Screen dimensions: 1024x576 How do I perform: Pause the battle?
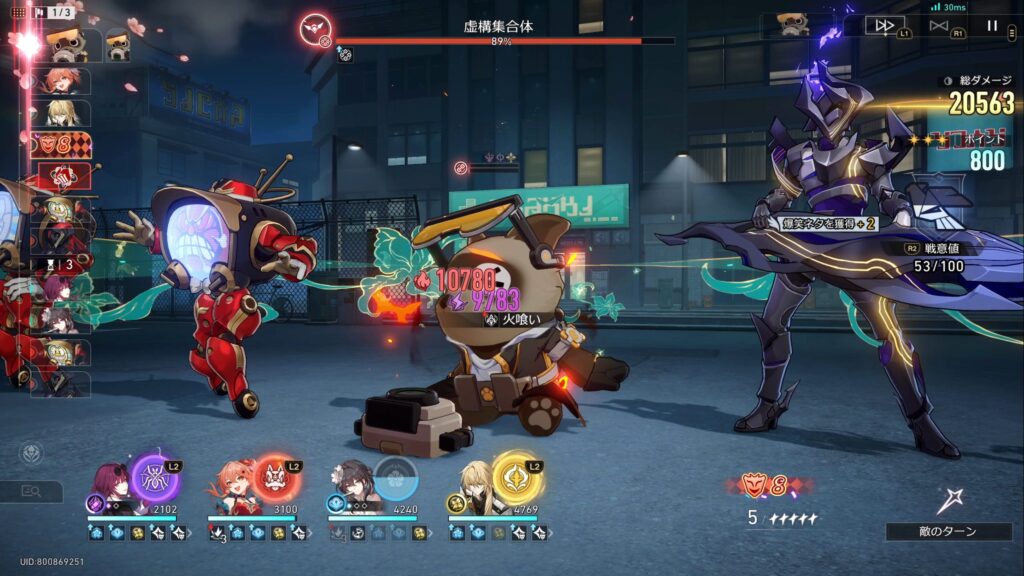click(x=992, y=26)
